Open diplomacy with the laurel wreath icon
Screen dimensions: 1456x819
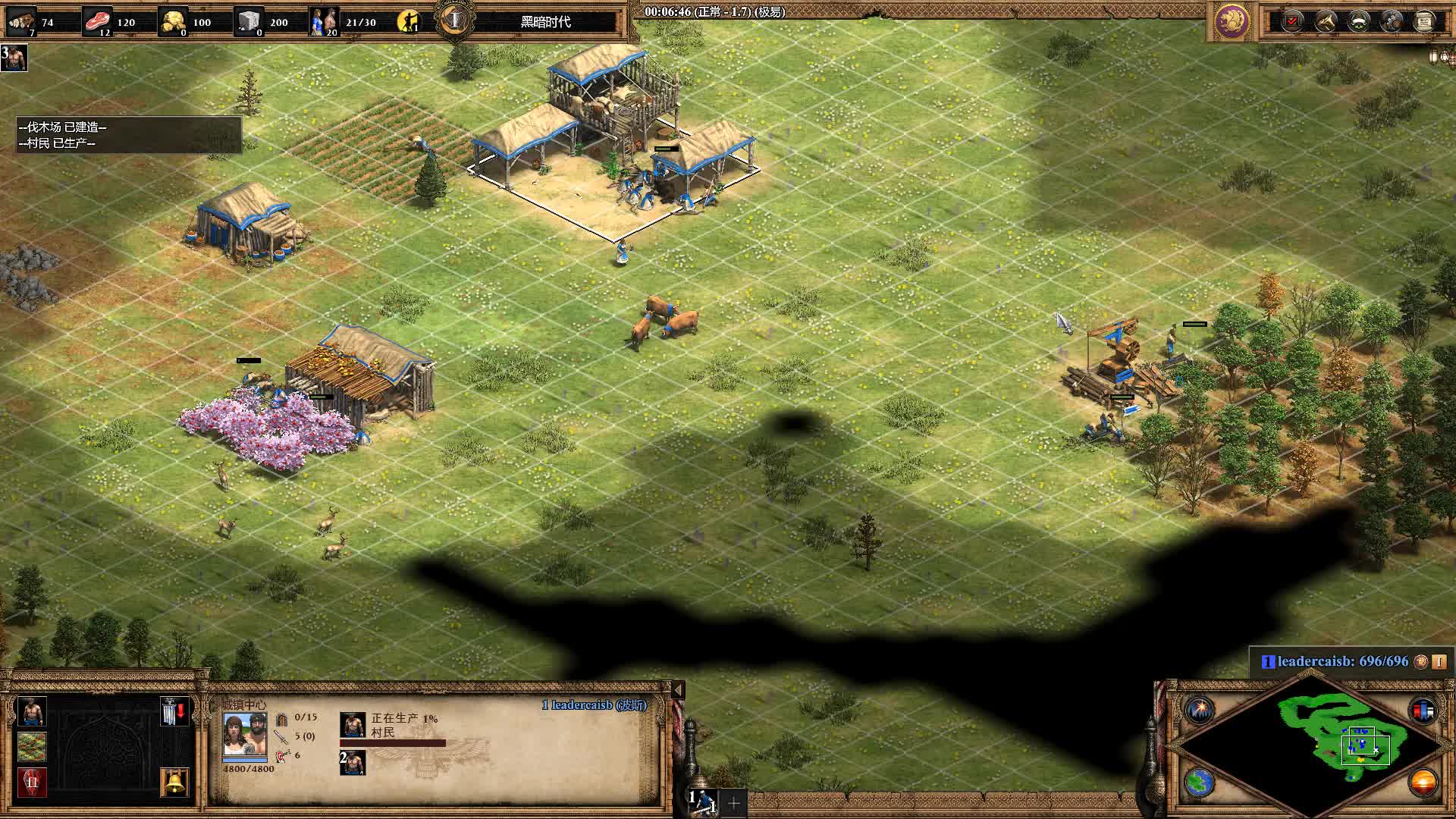(x=1358, y=21)
